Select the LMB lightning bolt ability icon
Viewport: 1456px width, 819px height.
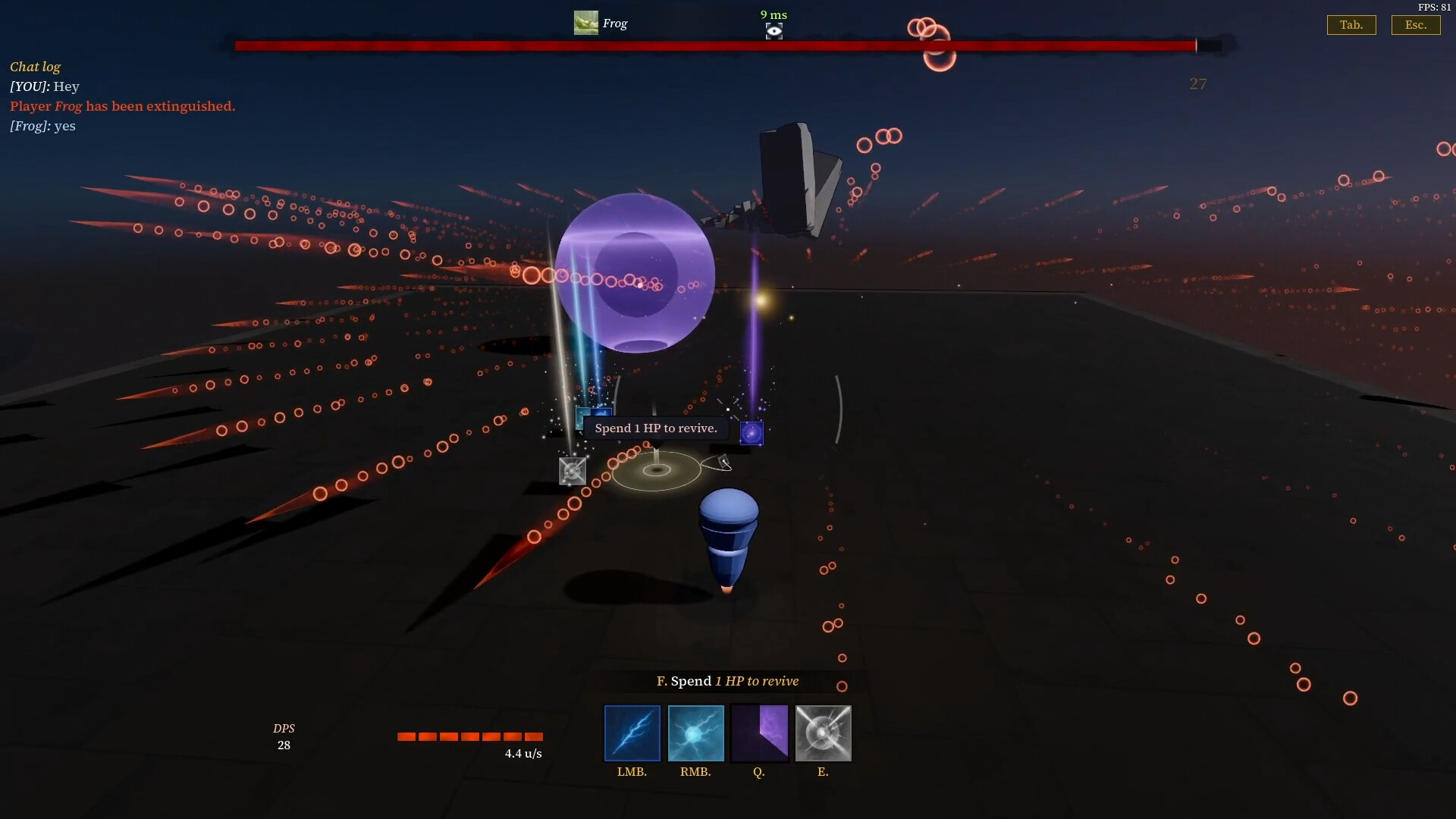coord(632,733)
